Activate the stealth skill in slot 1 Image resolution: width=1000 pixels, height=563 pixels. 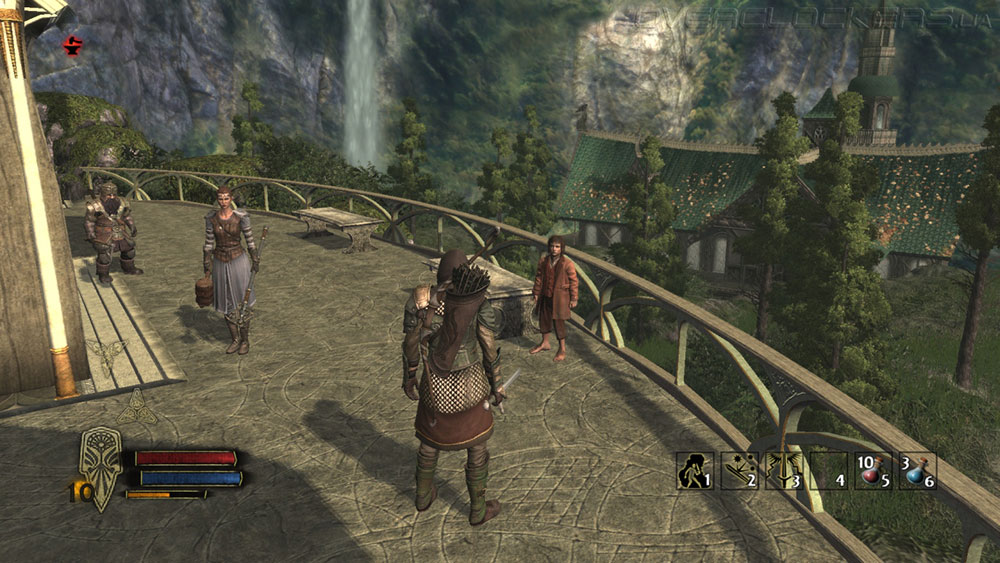[x=693, y=470]
